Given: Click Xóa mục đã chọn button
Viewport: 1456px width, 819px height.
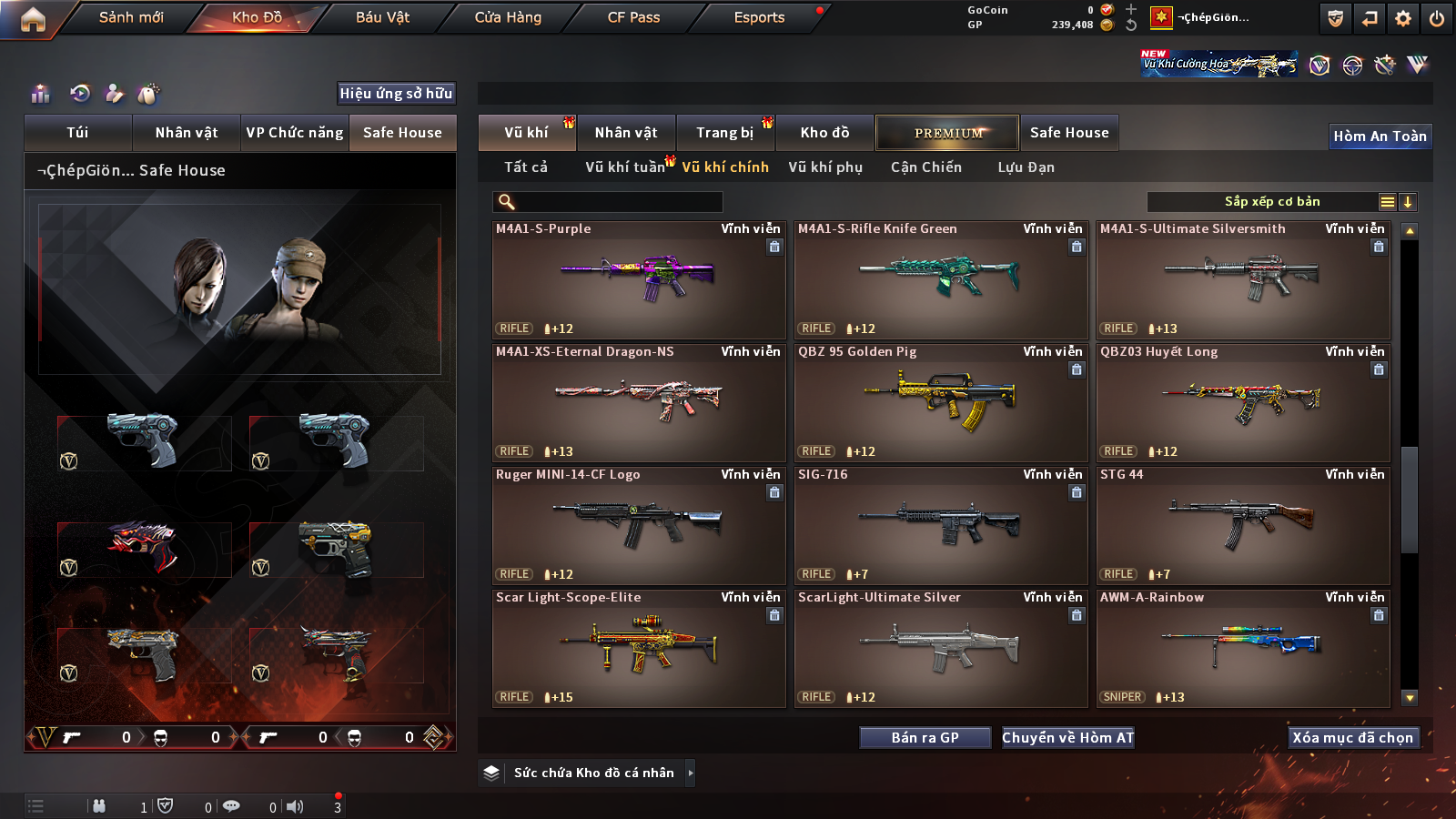Looking at the screenshot, I should (x=1352, y=738).
